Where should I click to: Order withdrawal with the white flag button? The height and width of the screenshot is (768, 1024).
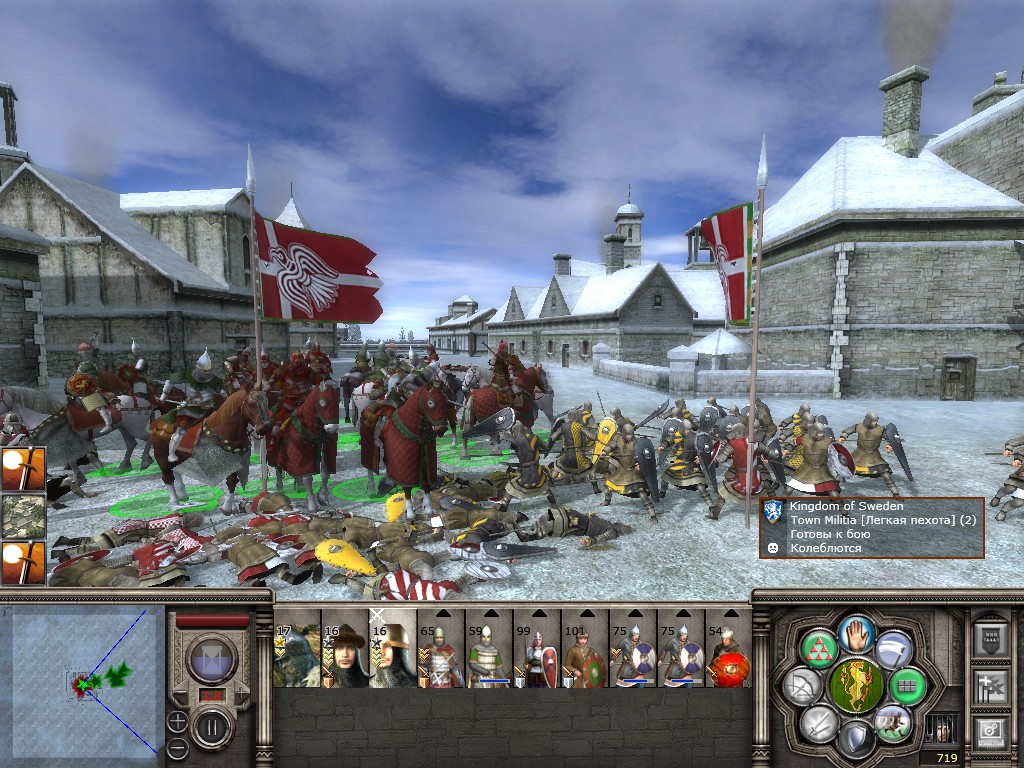(x=894, y=648)
